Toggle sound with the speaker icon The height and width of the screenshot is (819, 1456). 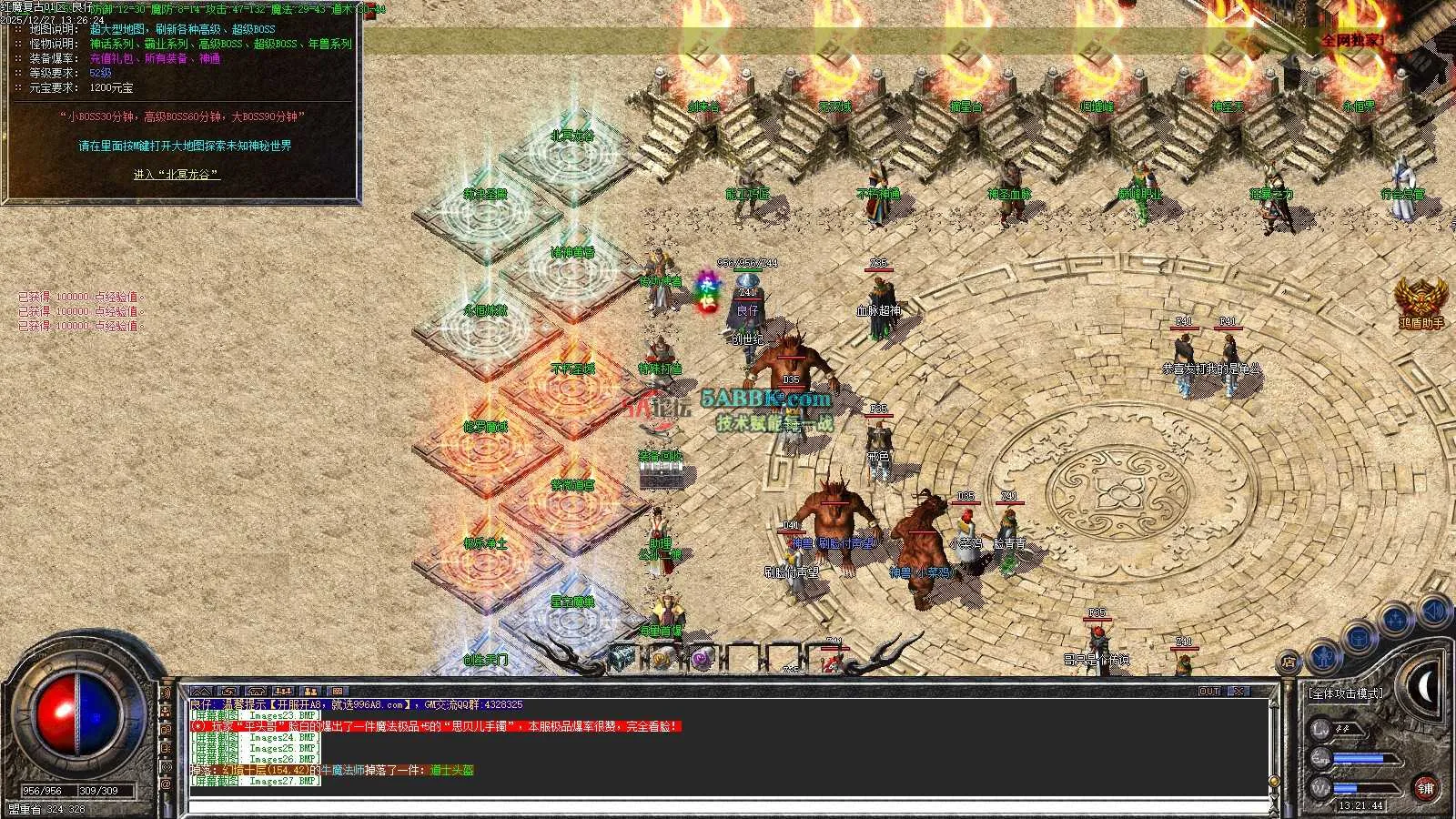1433,610
